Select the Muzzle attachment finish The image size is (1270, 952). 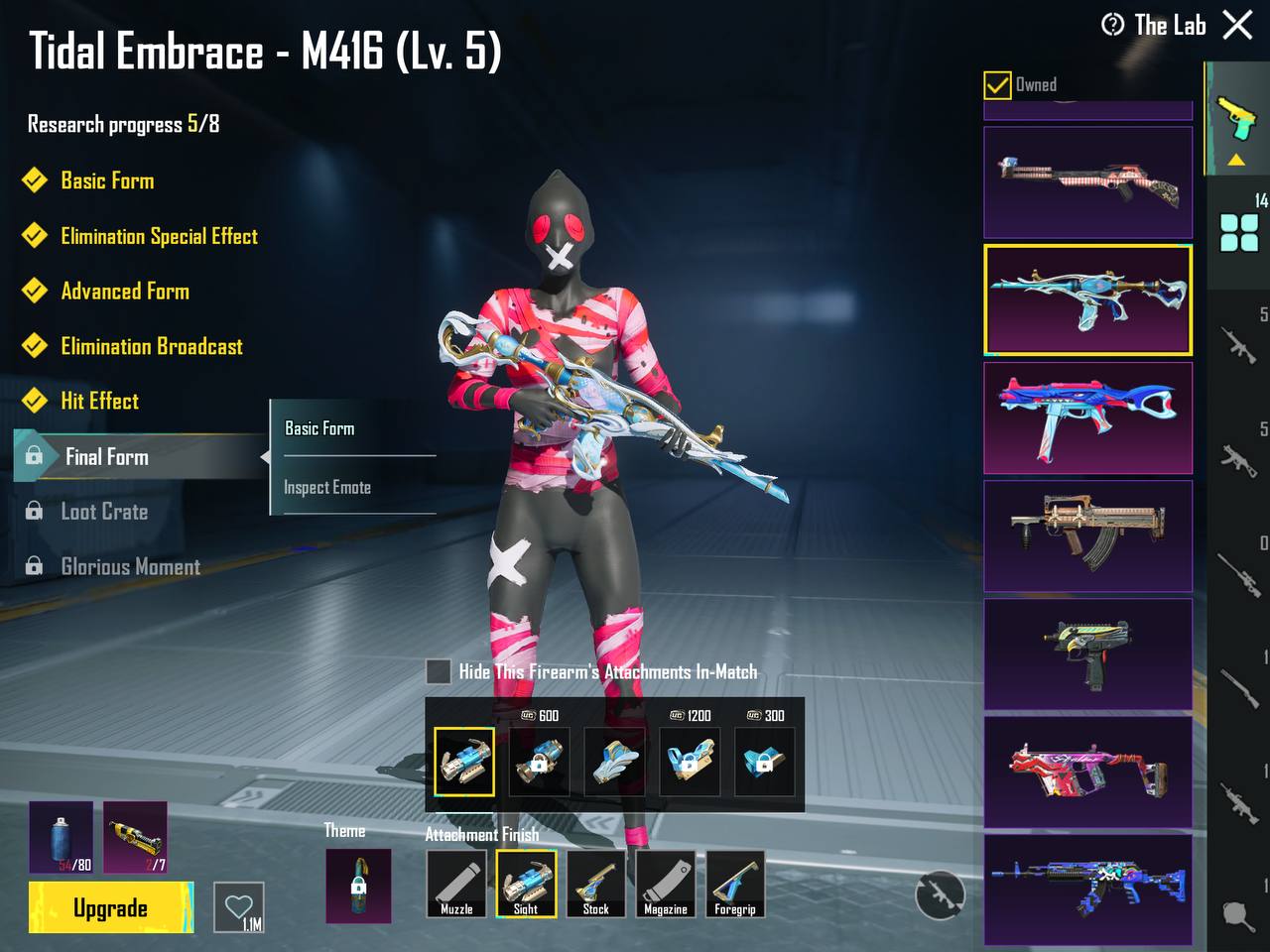(456, 883)
